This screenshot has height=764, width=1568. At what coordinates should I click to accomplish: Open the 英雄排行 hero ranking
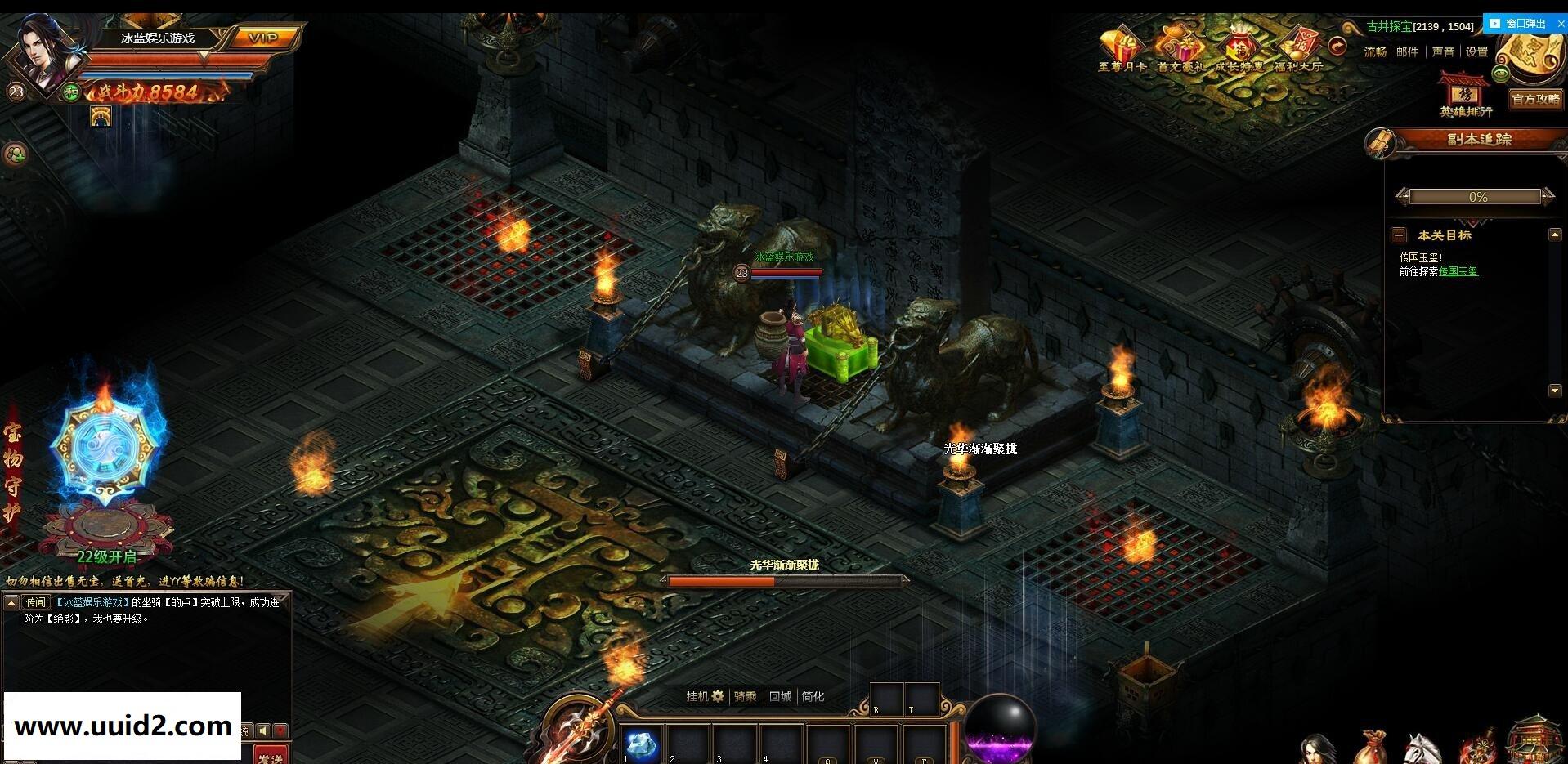tap(1465, 96)
